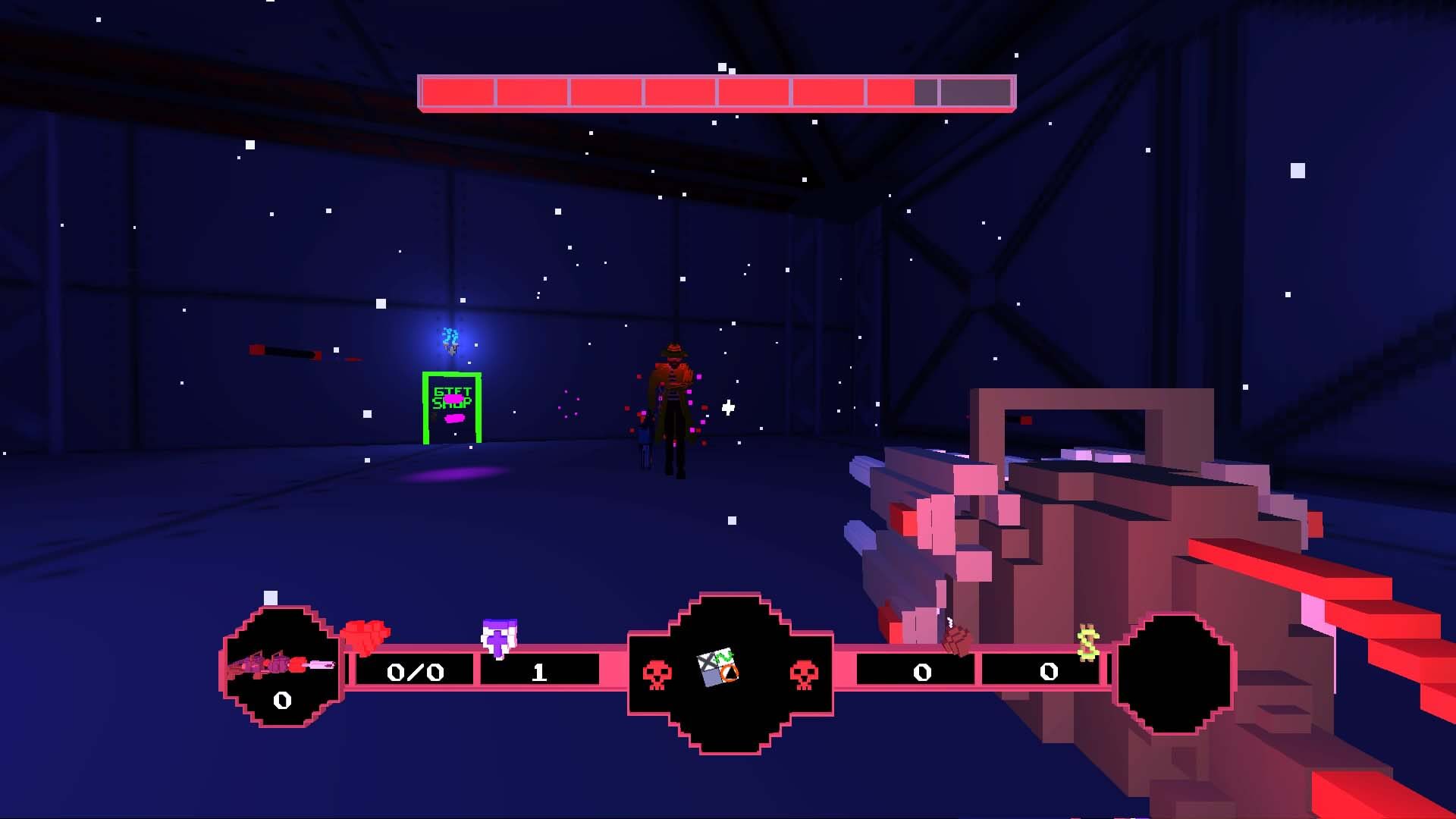Click the money counter showing 0 beside the dollar

point(1047,672)
